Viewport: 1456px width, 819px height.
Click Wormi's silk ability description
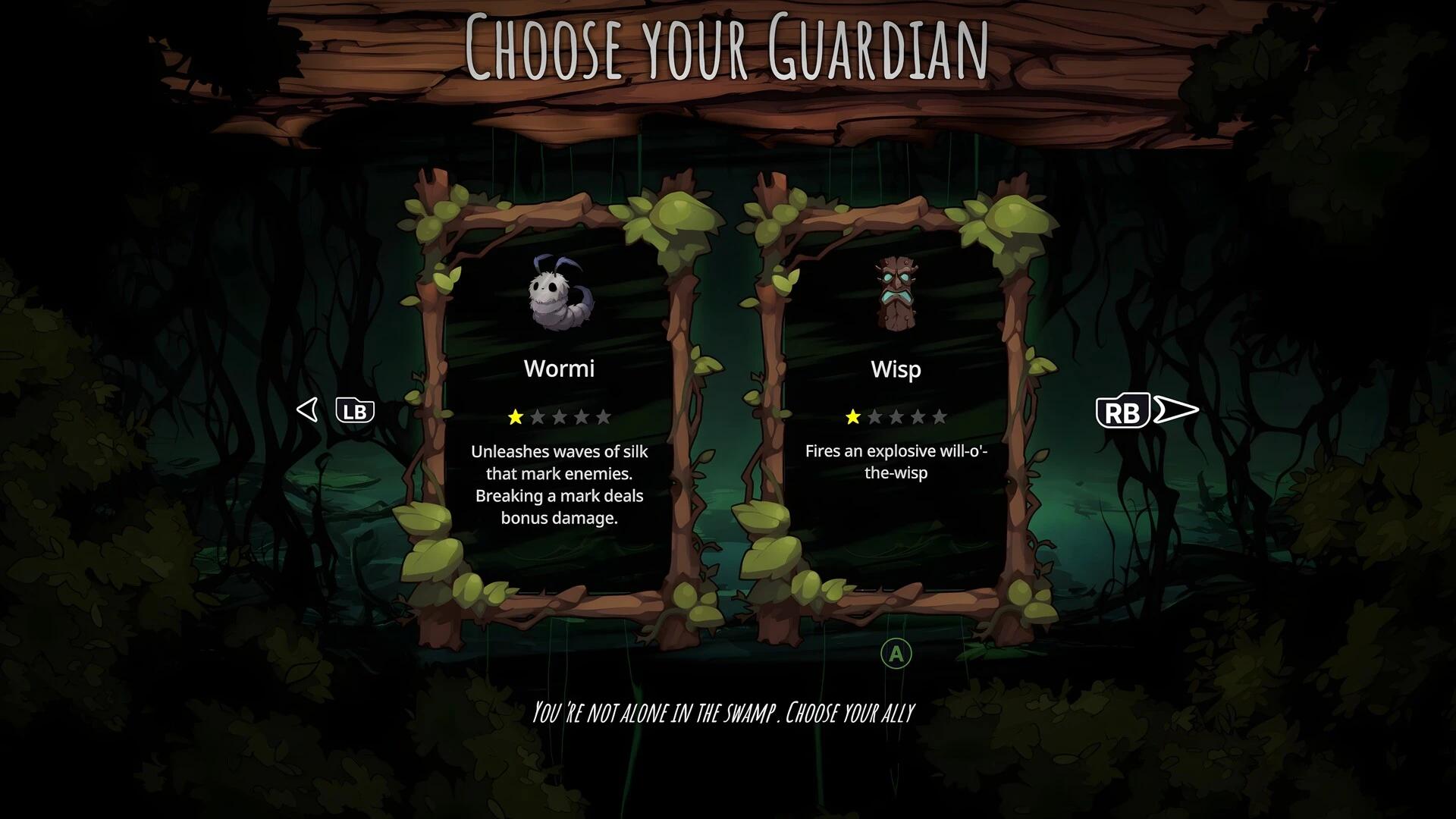tap(559, 485)
